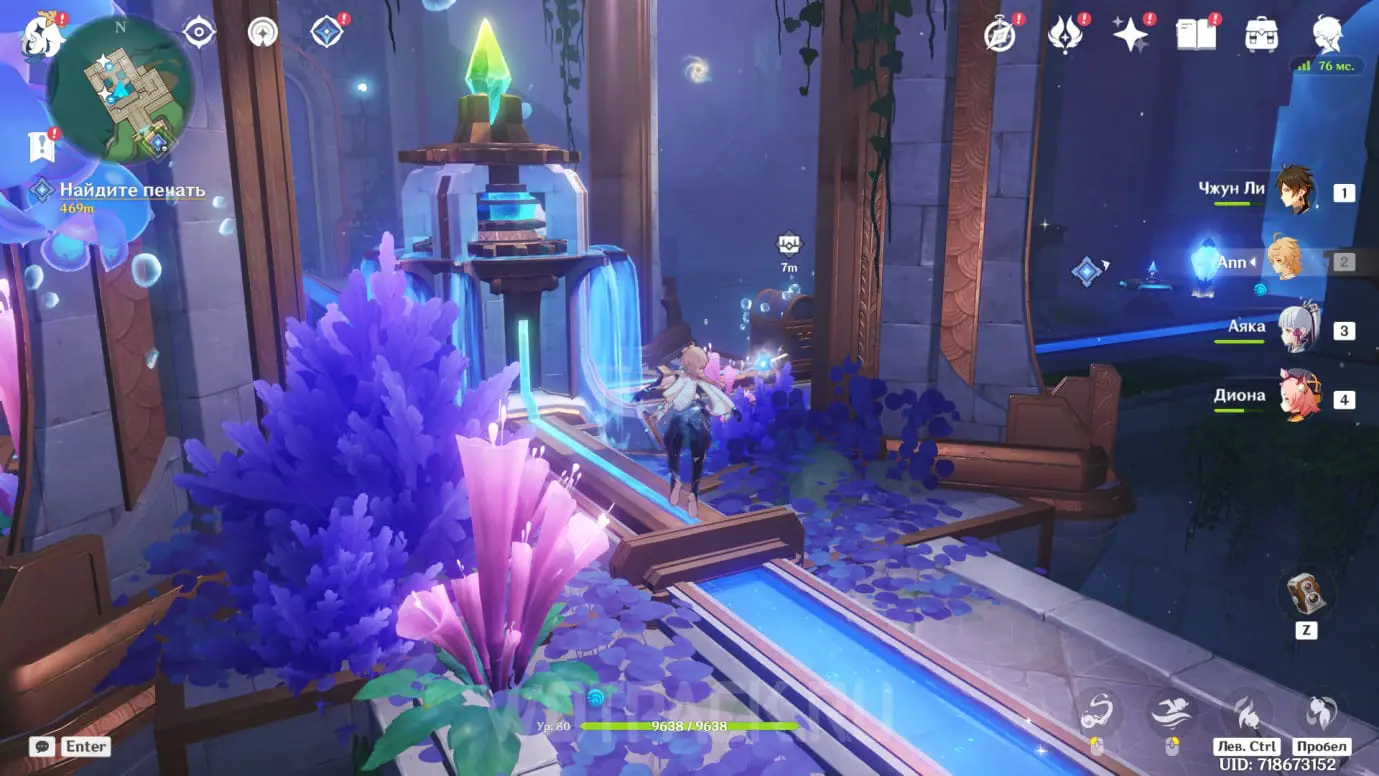Switch to party member Диона
1379x776 pixels.
[x=1297, y=397]
